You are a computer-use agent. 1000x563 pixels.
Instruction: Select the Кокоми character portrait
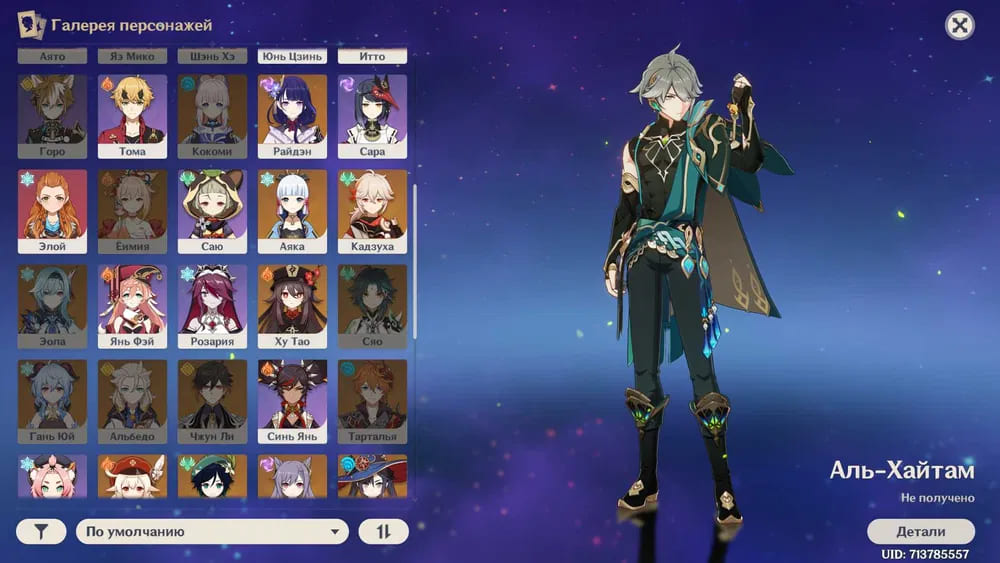212,116
